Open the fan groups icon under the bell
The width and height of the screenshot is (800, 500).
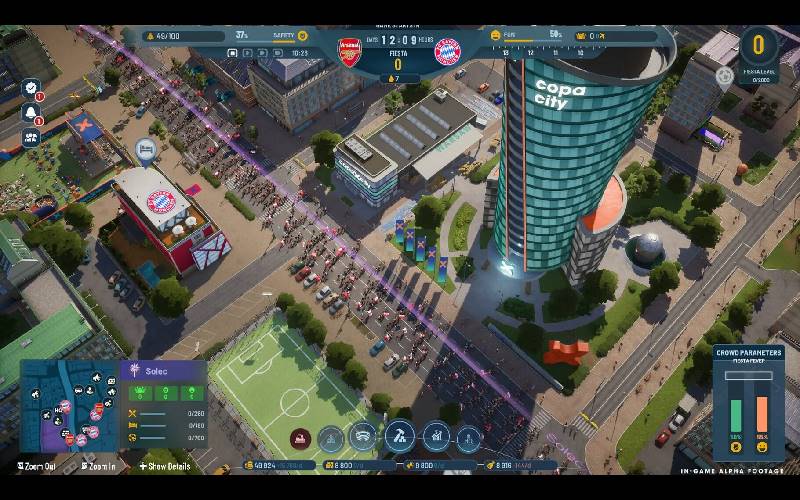30,138
